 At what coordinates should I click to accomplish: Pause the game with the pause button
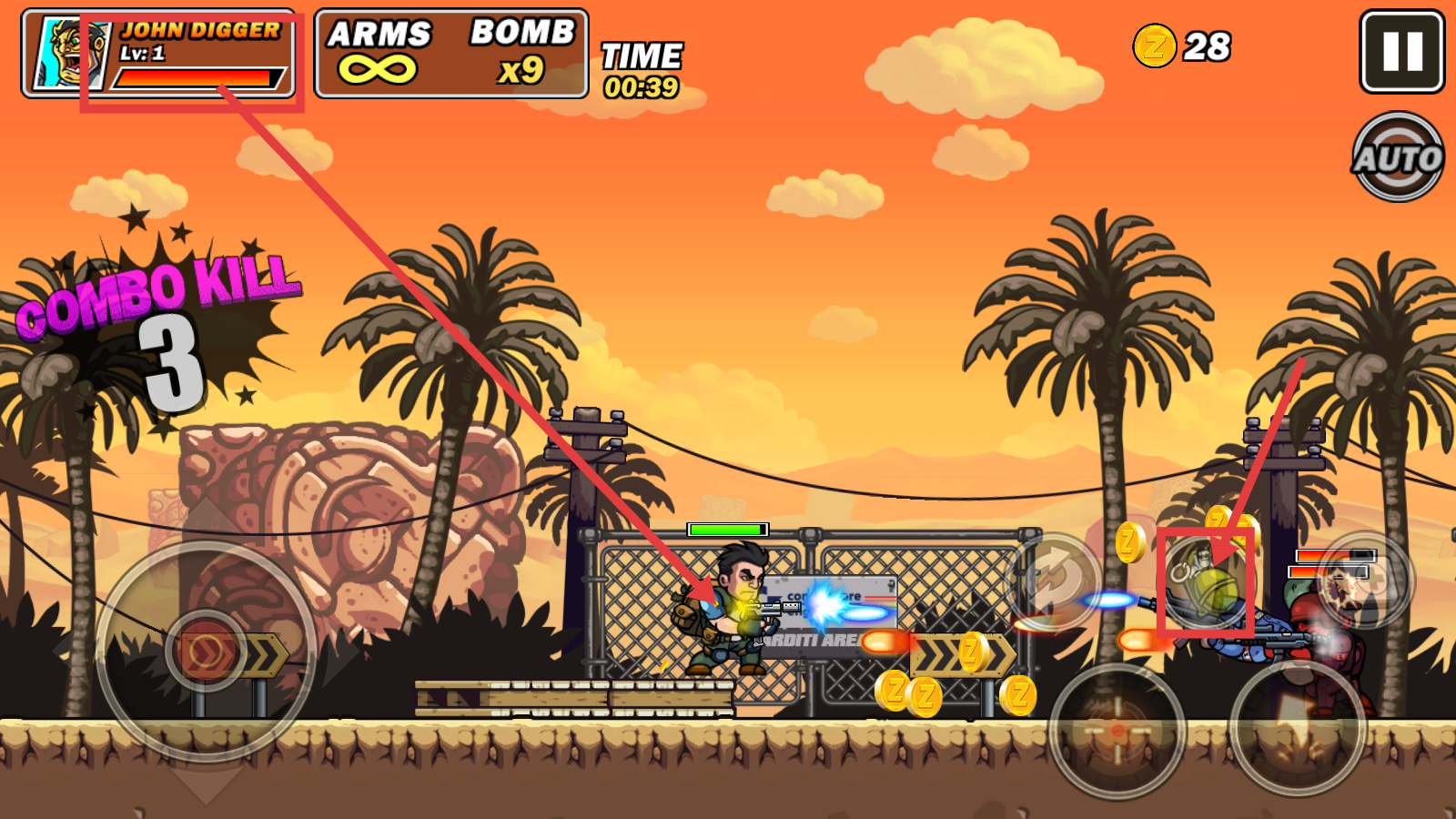(1401, 52)
